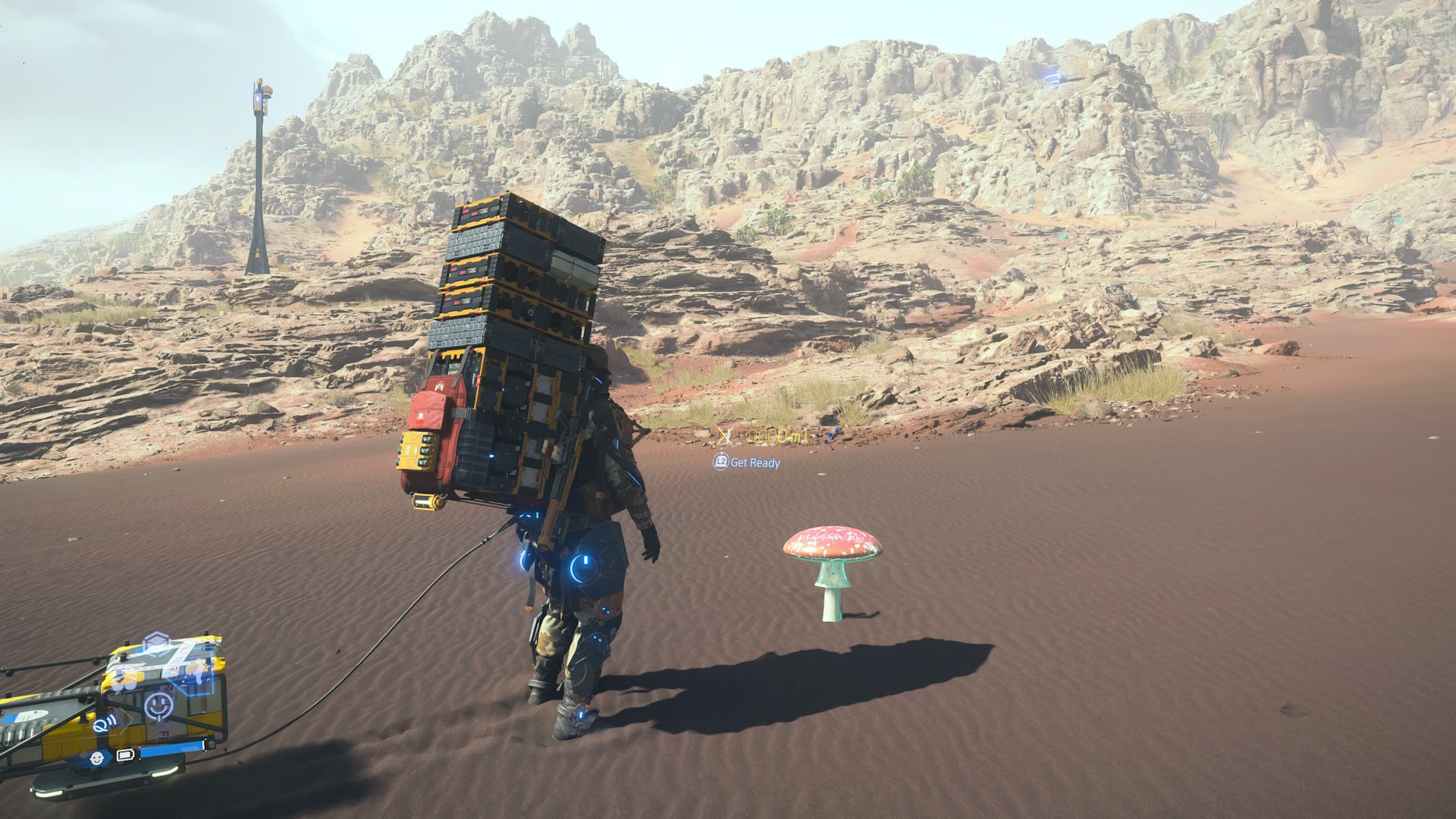Click the blue signal marker on the distant cliff

1052,78
